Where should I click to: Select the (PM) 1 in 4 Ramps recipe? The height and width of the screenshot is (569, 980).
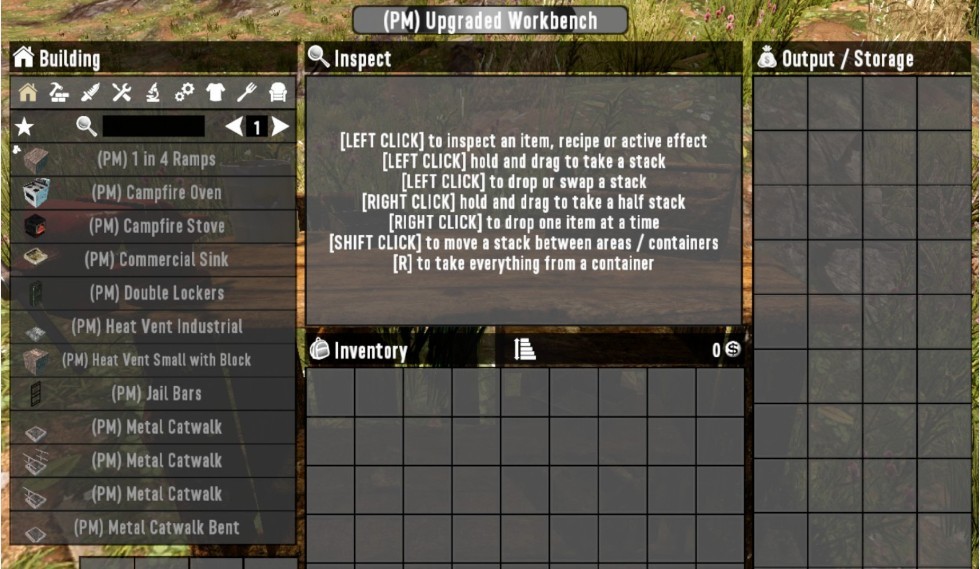pos(155,159)
